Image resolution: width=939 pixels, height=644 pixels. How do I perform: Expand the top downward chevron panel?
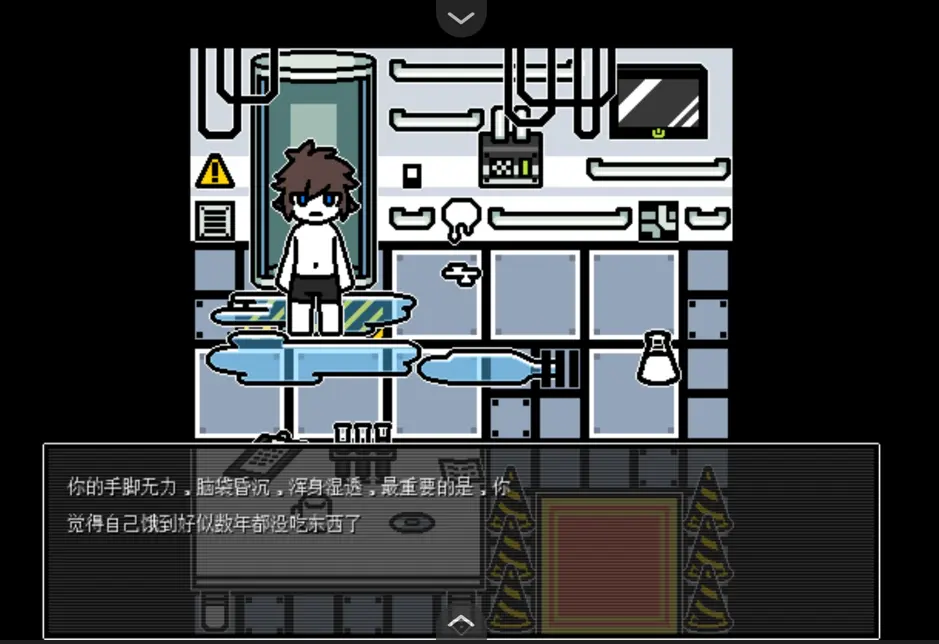[x=461, y=17]
